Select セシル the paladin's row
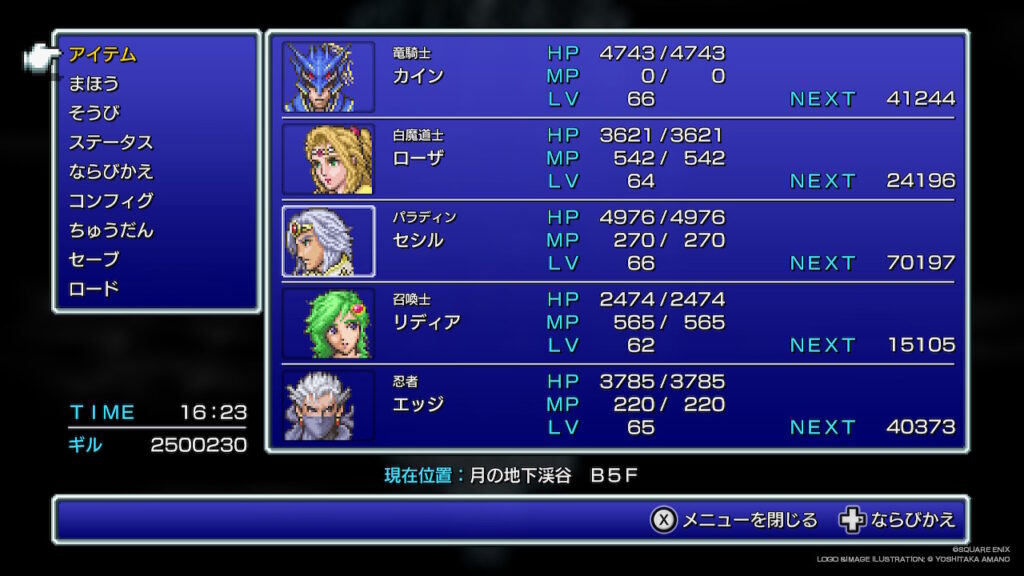The image size is (1024, 576). [x=418, y=240]
